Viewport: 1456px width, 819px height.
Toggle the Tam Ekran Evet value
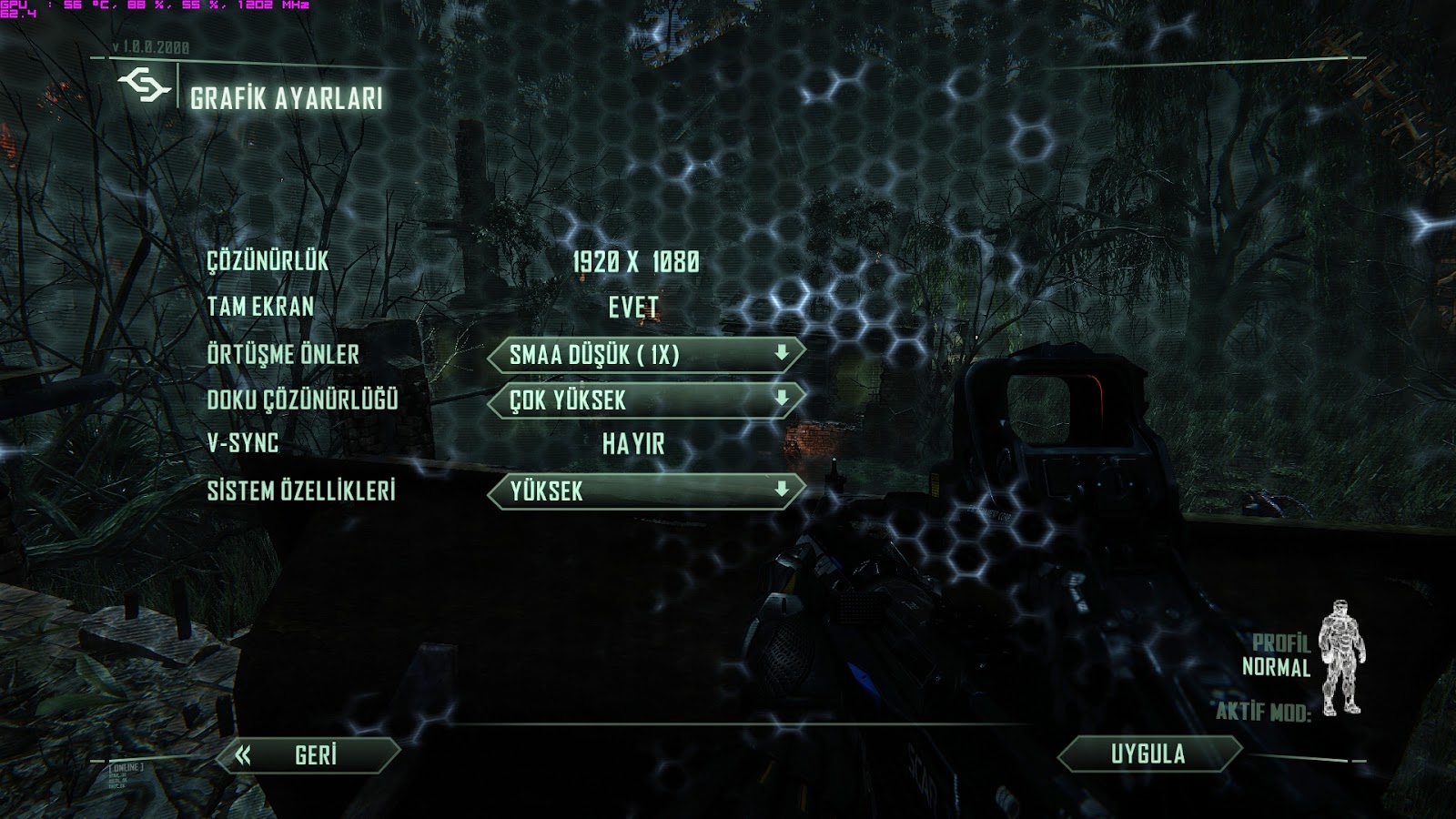click(x=633, y=308)
